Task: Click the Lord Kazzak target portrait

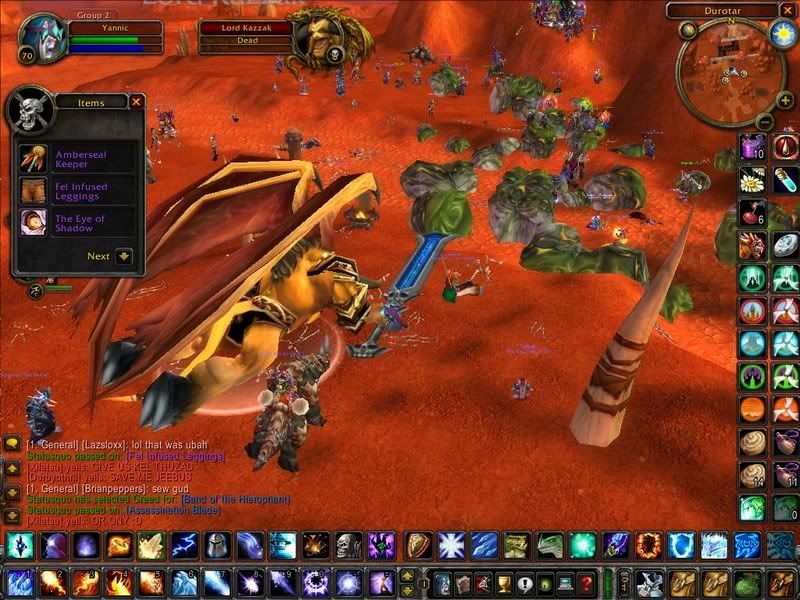Action: [x=320, y=38]
